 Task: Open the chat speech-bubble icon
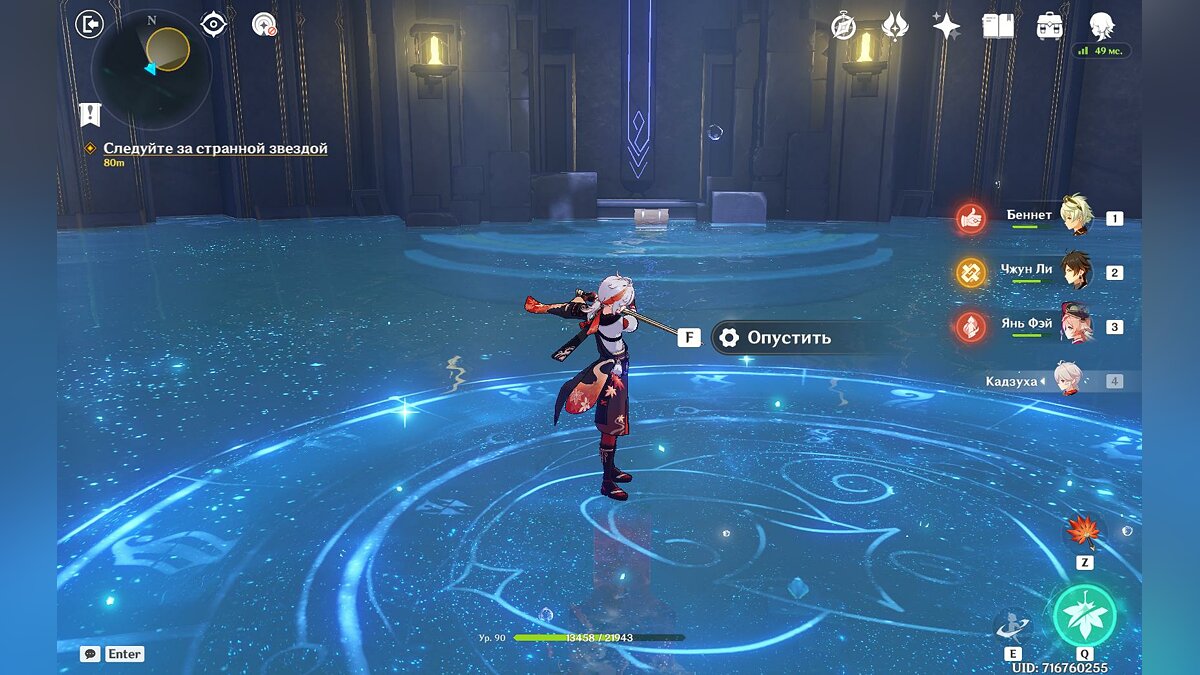pyautogui.click(x=90, y=654)
